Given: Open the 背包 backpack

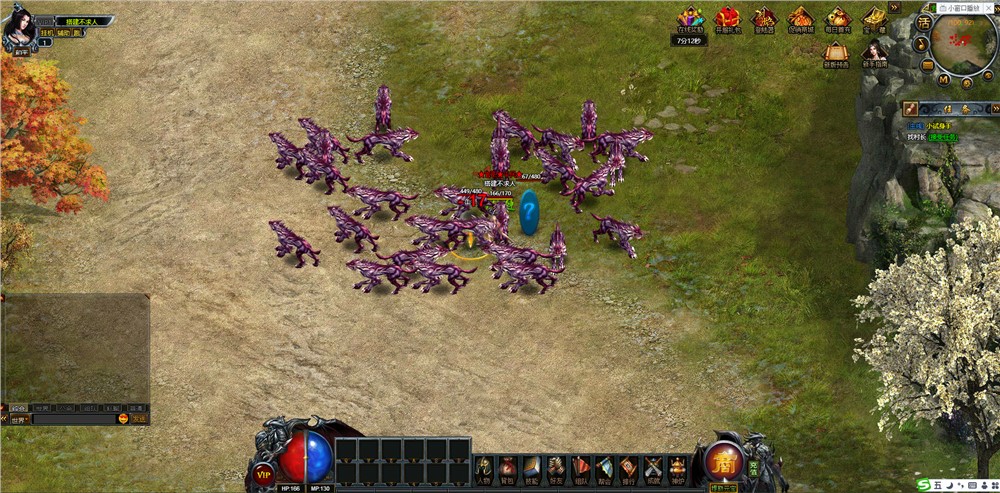Looking at the screenshot, I should point(508,468).
